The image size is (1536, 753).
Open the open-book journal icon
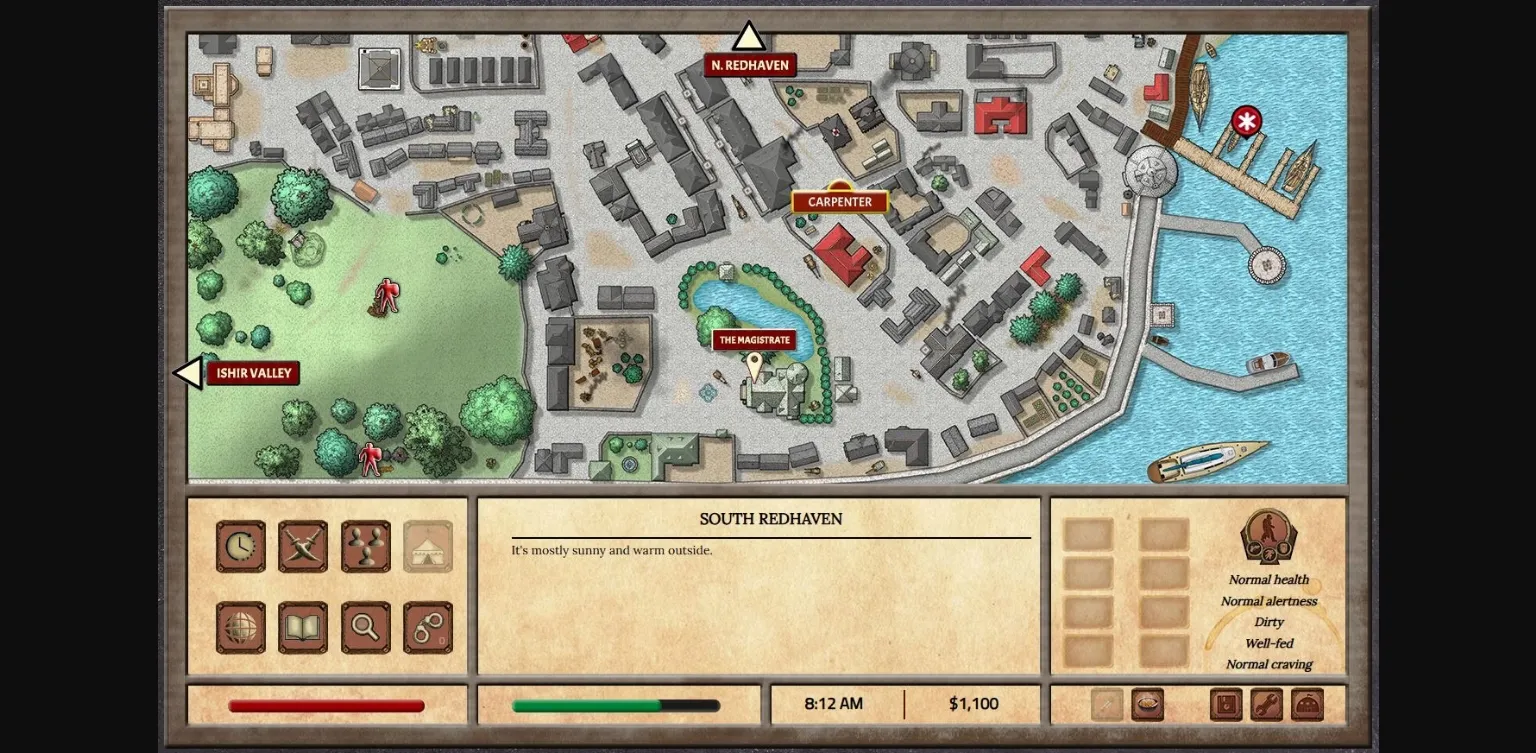coord(303,628)
